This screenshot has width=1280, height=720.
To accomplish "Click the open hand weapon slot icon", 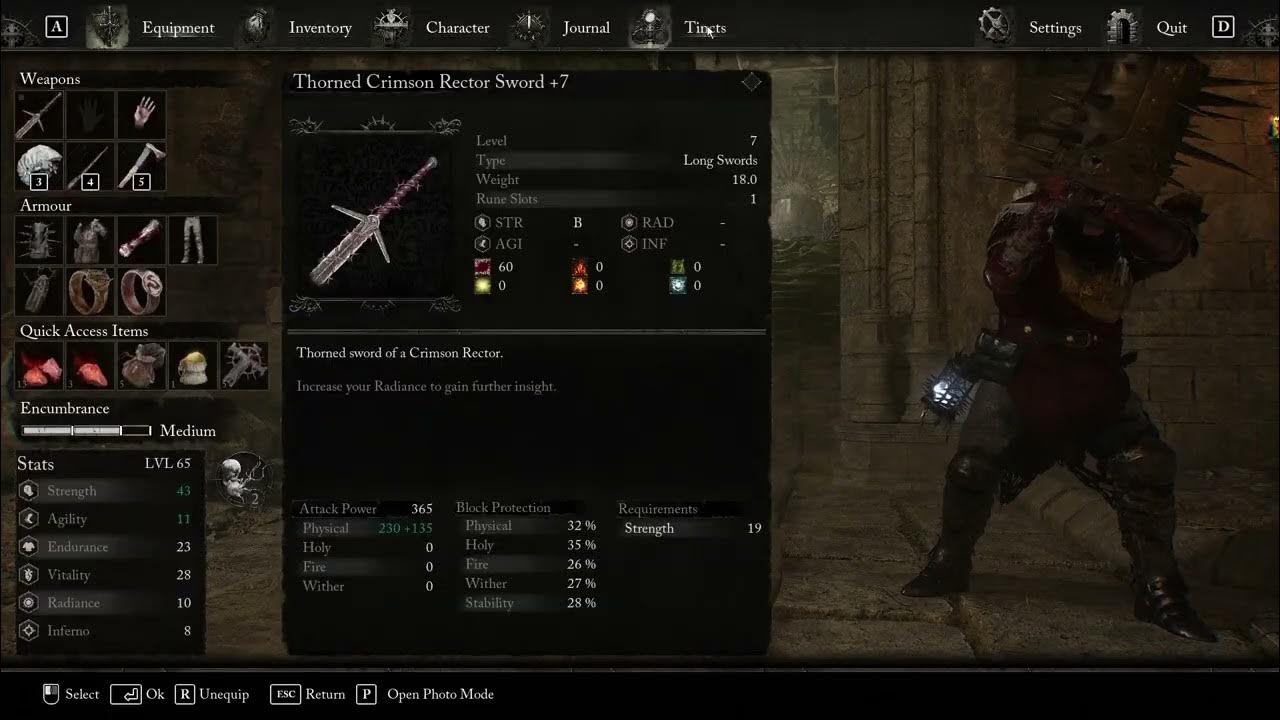I will pos(141,114).
